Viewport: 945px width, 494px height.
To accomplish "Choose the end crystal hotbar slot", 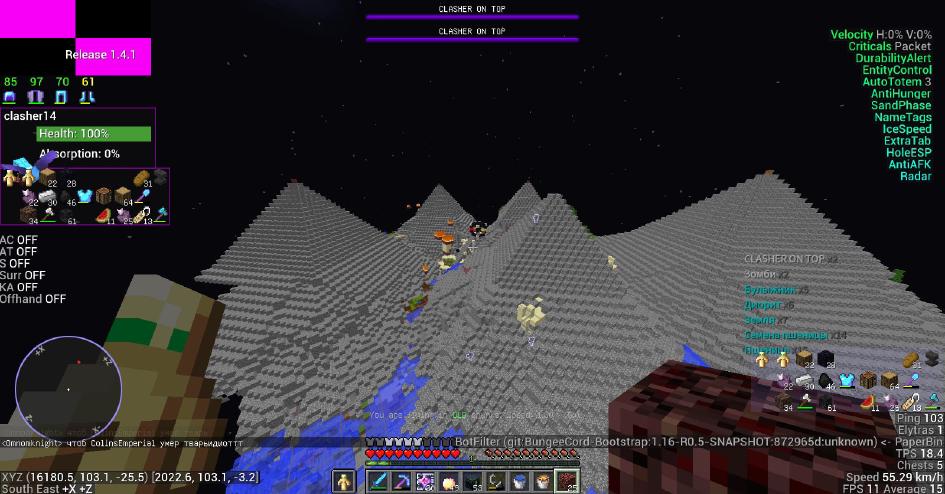I will click(x=424, y=481).
